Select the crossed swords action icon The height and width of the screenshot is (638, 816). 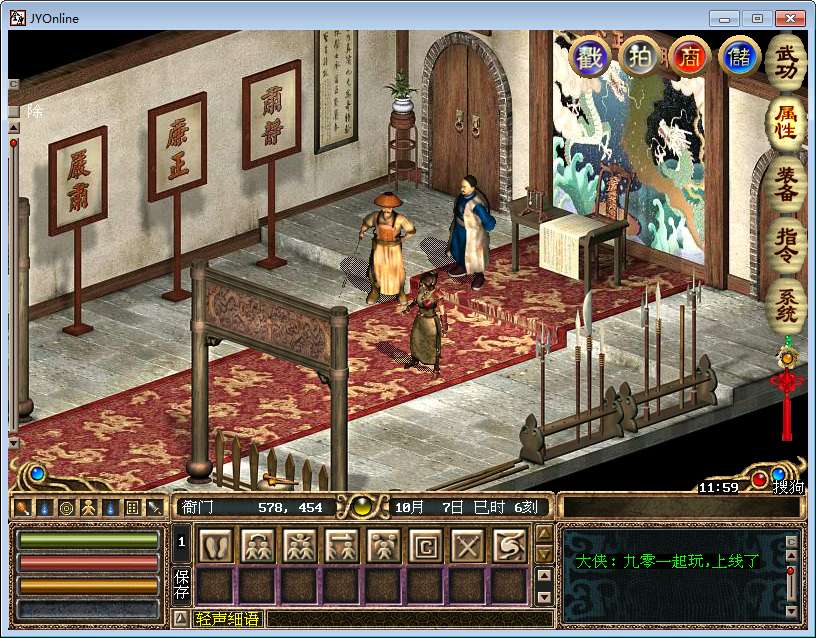click(x=469, y=545)
